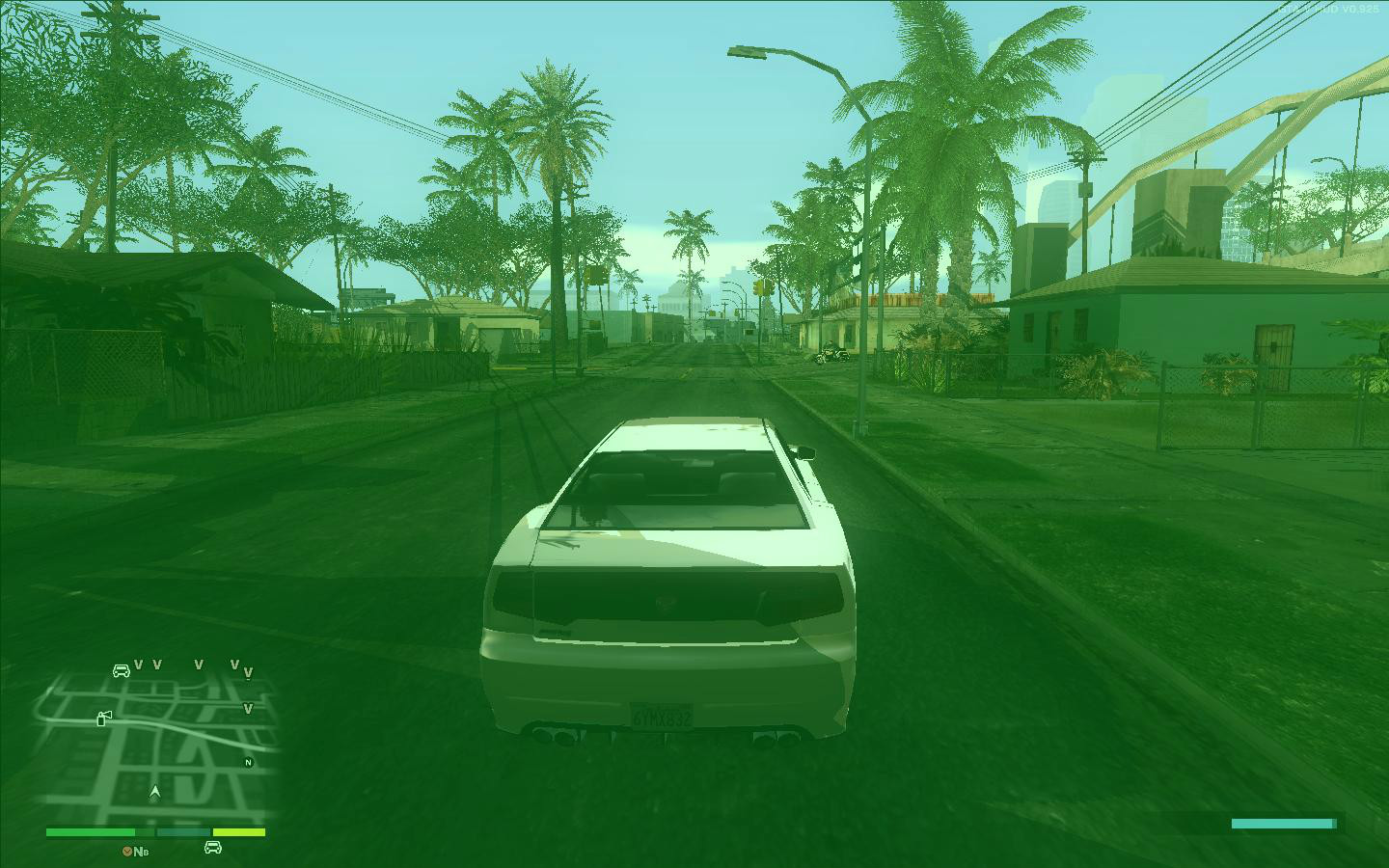This screenshot has width=1389, height=868.
Task: Click the leftmost V mission blip above minimap
Action: click(138, 665)
